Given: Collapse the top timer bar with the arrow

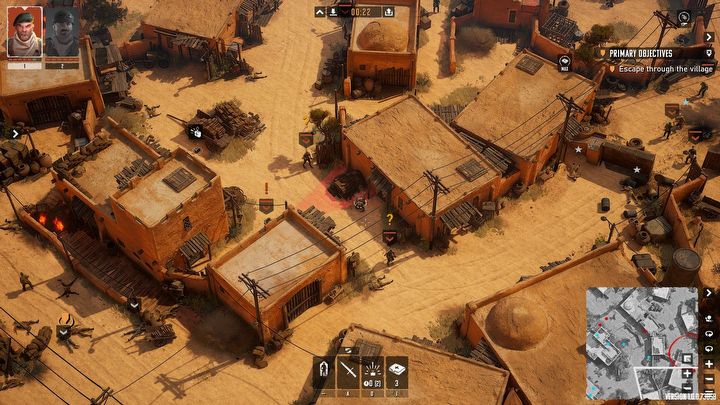Looking at the screenshot, I should coord(321,12).
